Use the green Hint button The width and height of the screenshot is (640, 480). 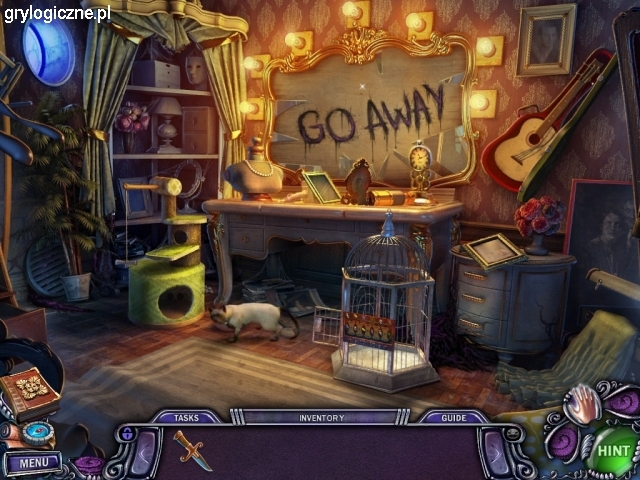[x=611, y=450]
